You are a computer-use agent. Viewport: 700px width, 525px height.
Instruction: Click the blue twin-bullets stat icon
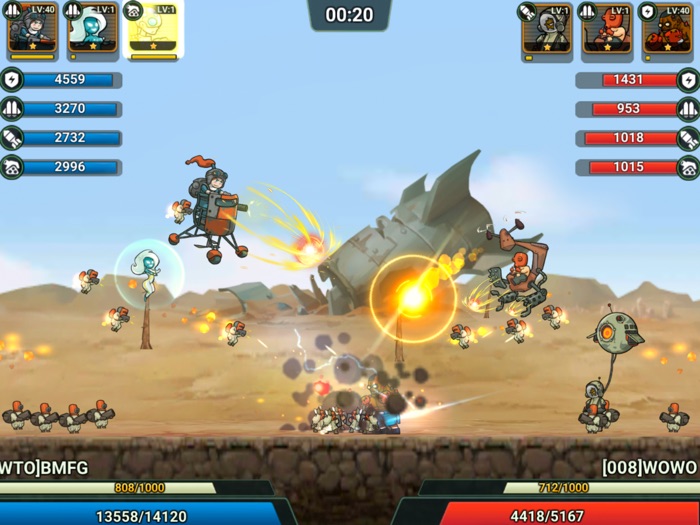click(12, 109)
